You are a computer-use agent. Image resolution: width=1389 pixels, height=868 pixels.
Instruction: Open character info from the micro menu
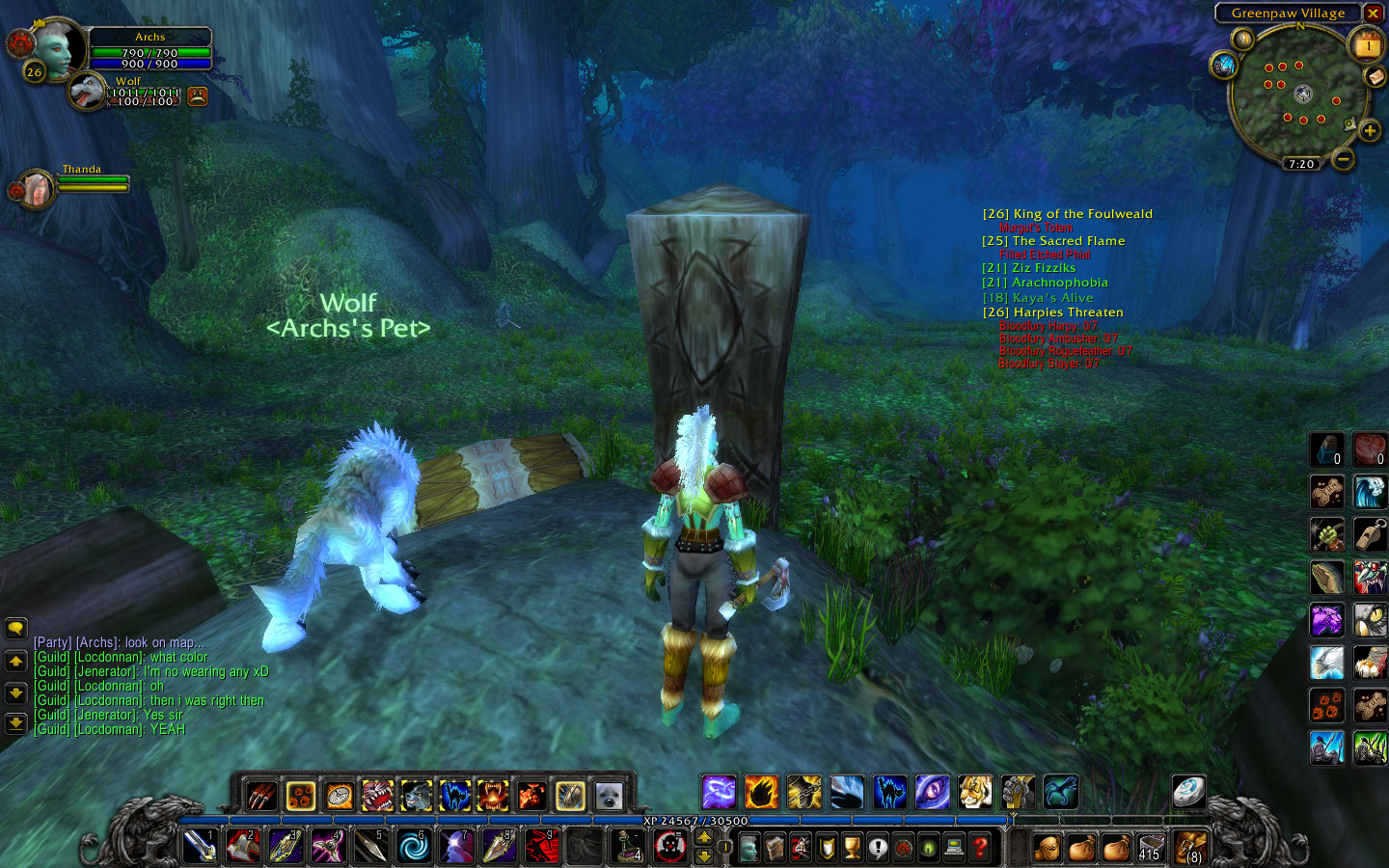[x=750, y=849]
